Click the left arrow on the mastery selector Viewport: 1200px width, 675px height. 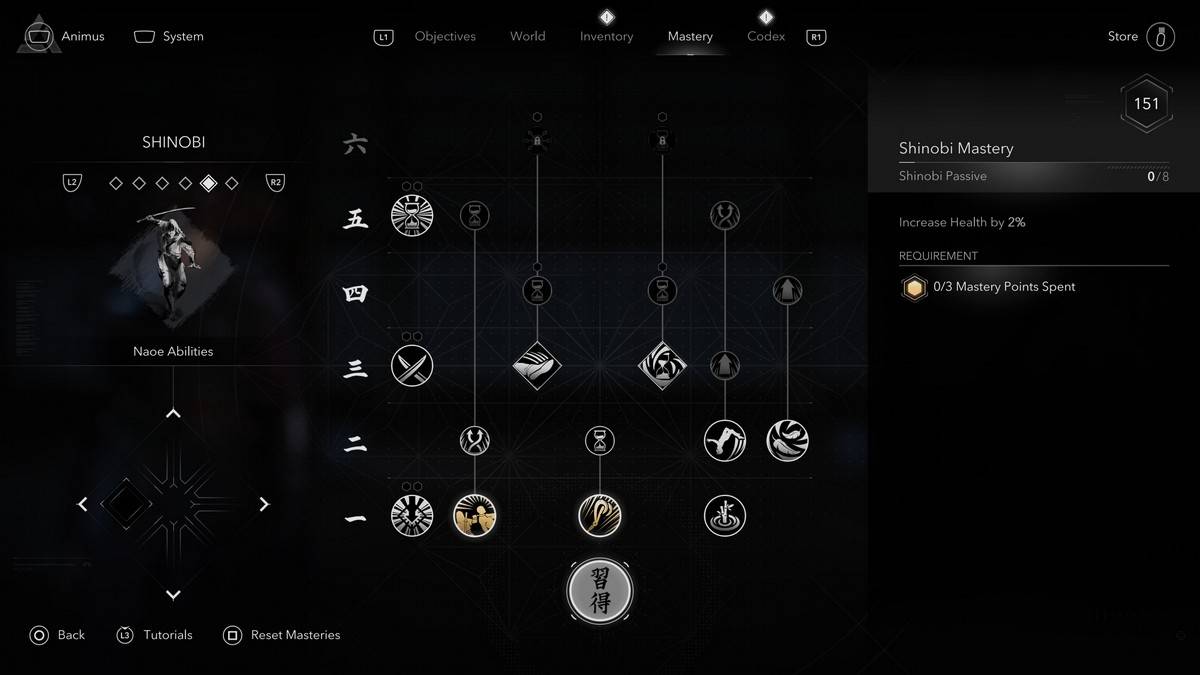pyautogui.click(x=83, y=504)
